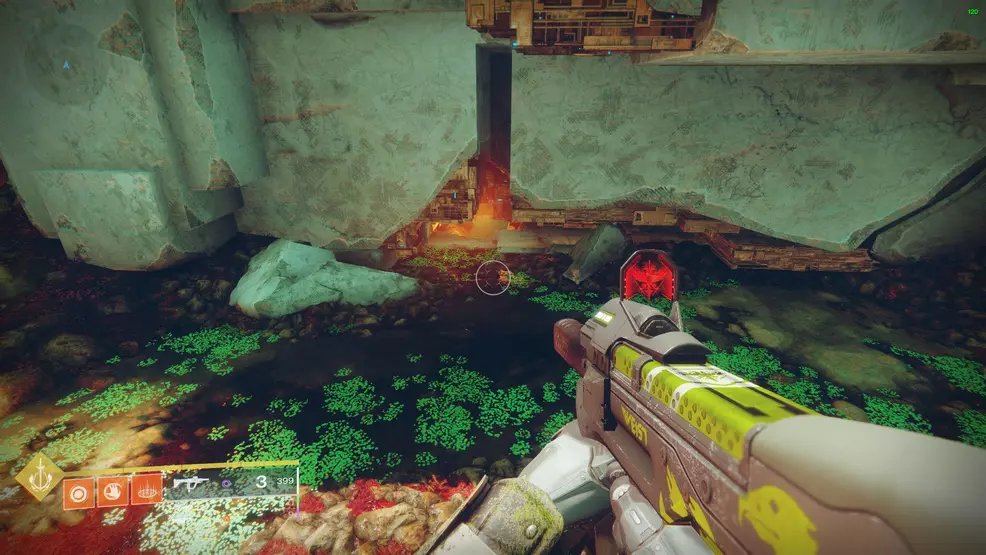
Task: Select the ring-shaped grenade ability icon
Action: 79,489
